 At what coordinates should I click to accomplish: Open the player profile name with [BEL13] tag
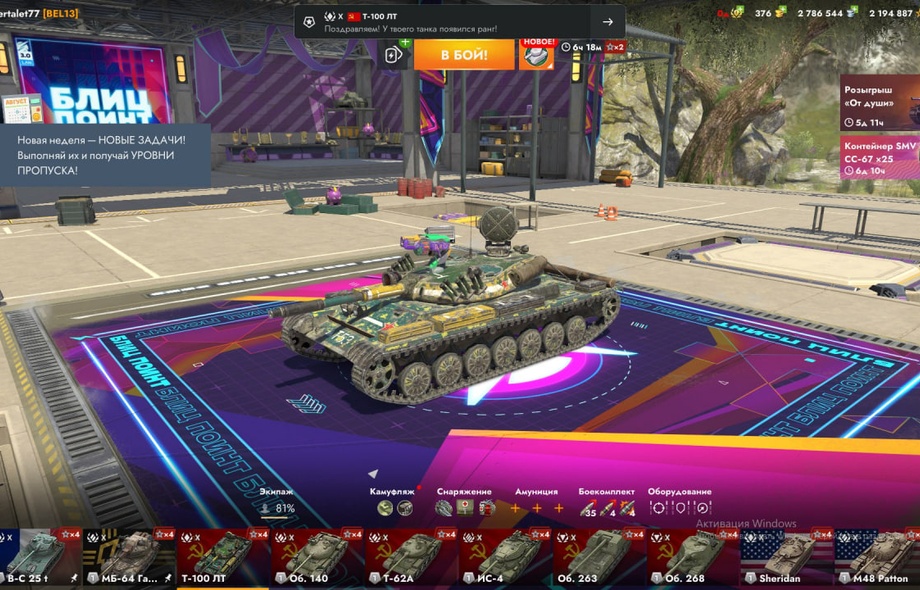tap(40, 12)
